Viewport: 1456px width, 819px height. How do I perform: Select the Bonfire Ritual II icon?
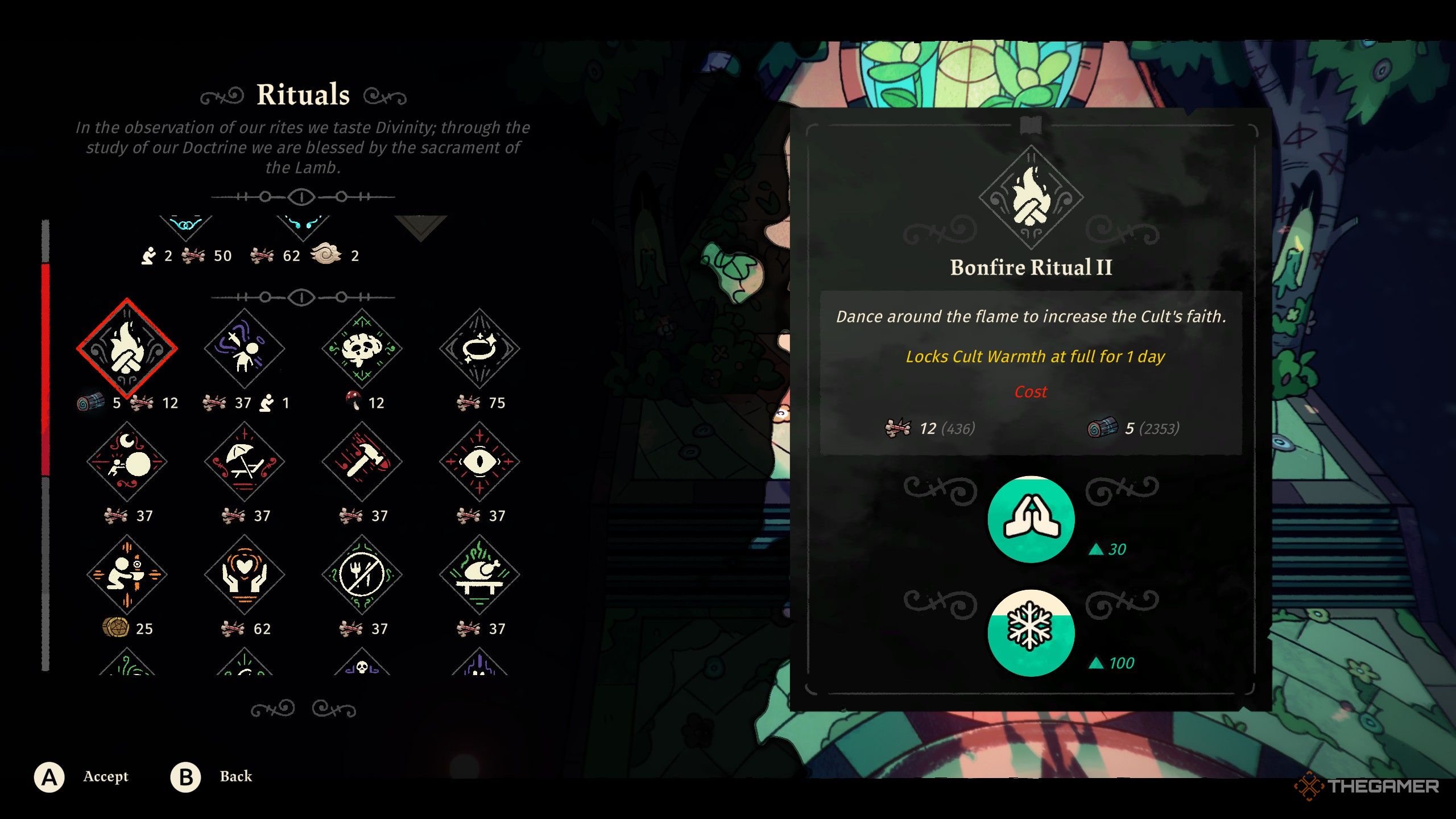pyautogui.click(x=127, y=348)
